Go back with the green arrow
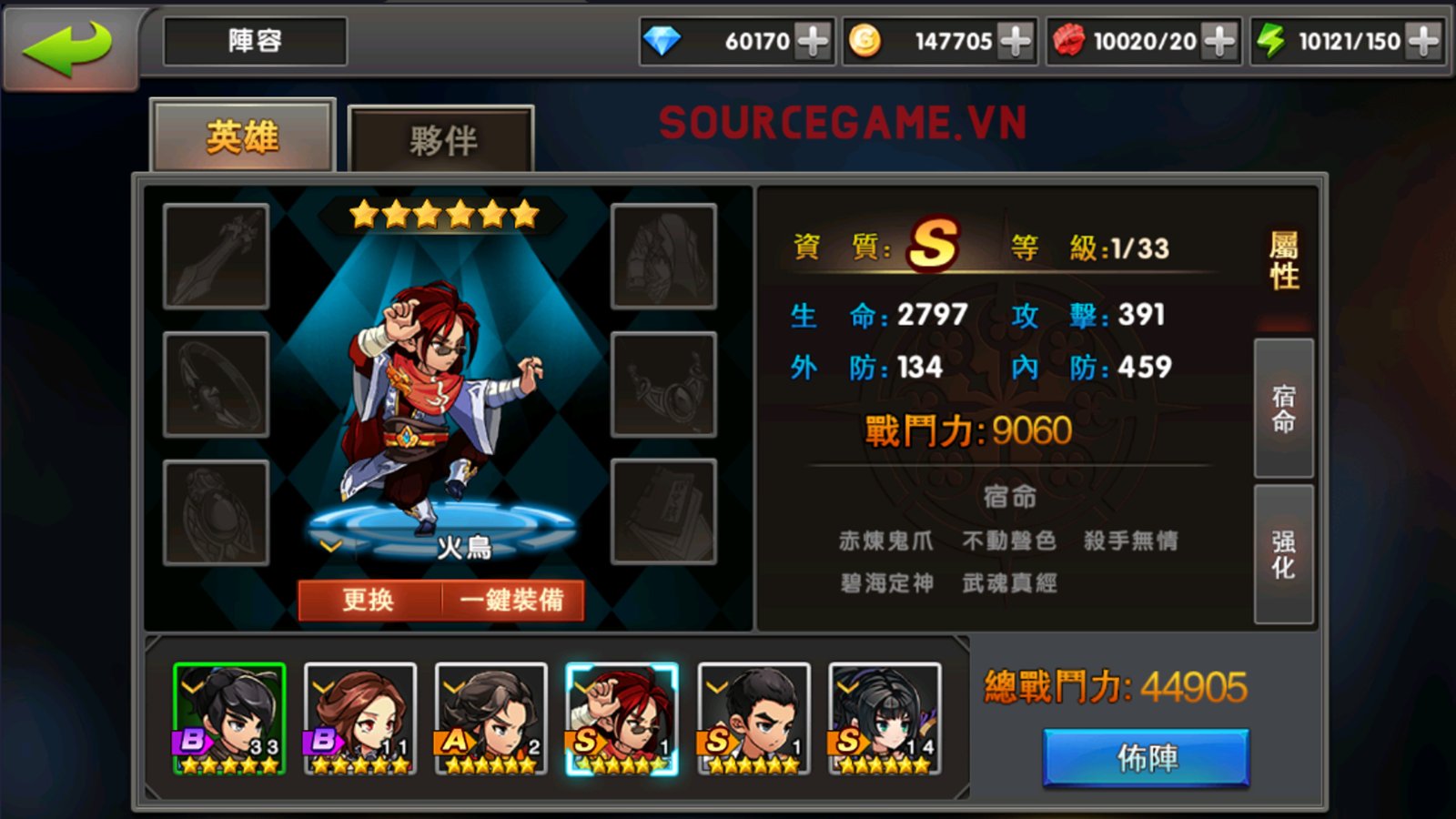1456x819 pixels. [x=67, y=45]
